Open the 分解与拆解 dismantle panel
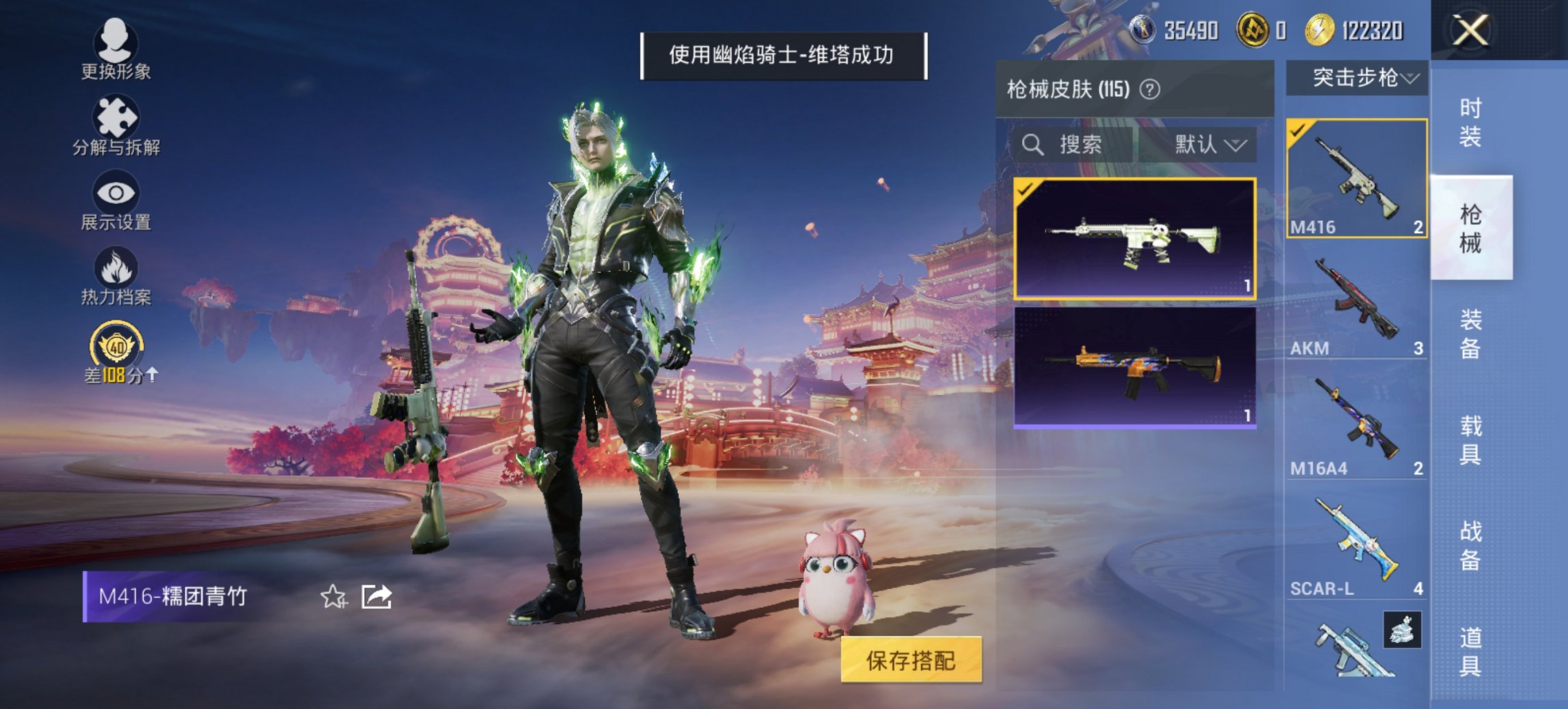 pos(116,123)
